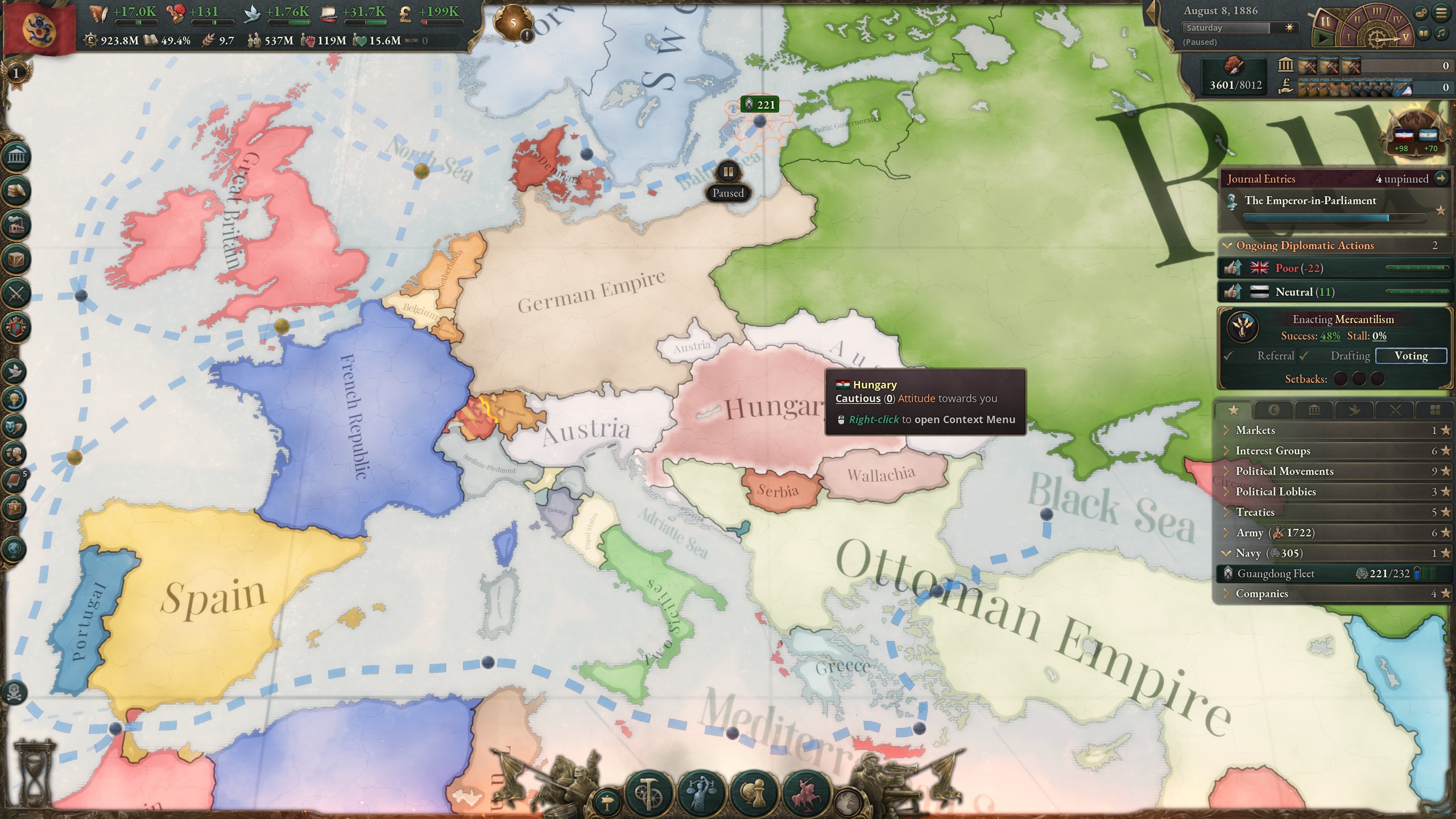
Task: Expand the Markets section in the outliner
Action: [x=1226, y=431]
